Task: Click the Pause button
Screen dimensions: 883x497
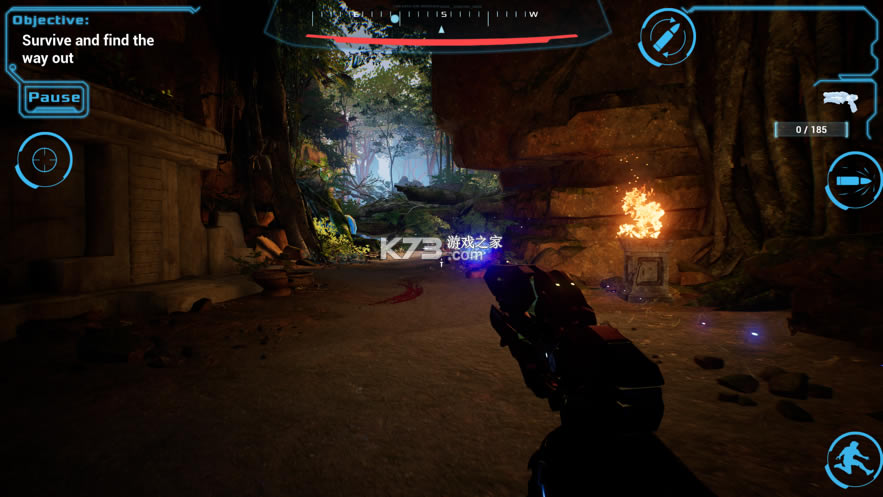Action: pyautogui.click(x=54, y=98)
